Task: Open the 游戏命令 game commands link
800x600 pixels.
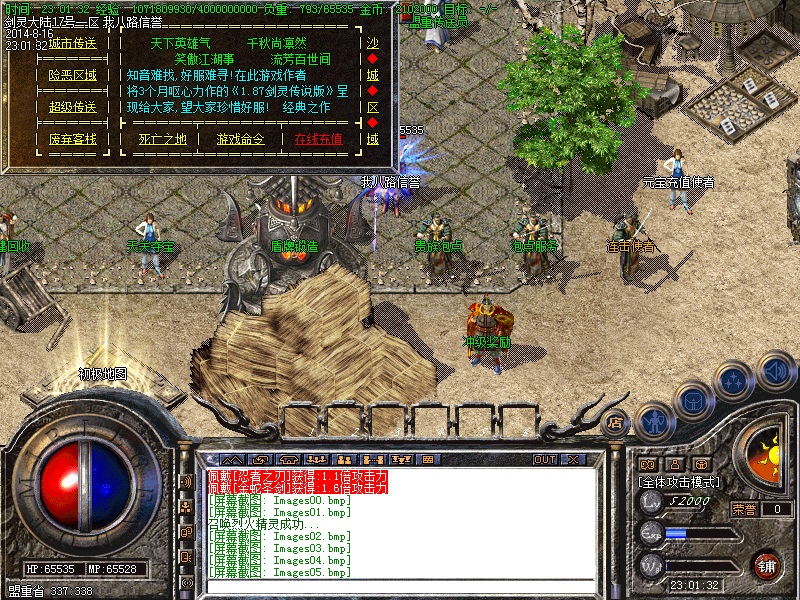Action: pyautogui.click(x=241, y=139)
